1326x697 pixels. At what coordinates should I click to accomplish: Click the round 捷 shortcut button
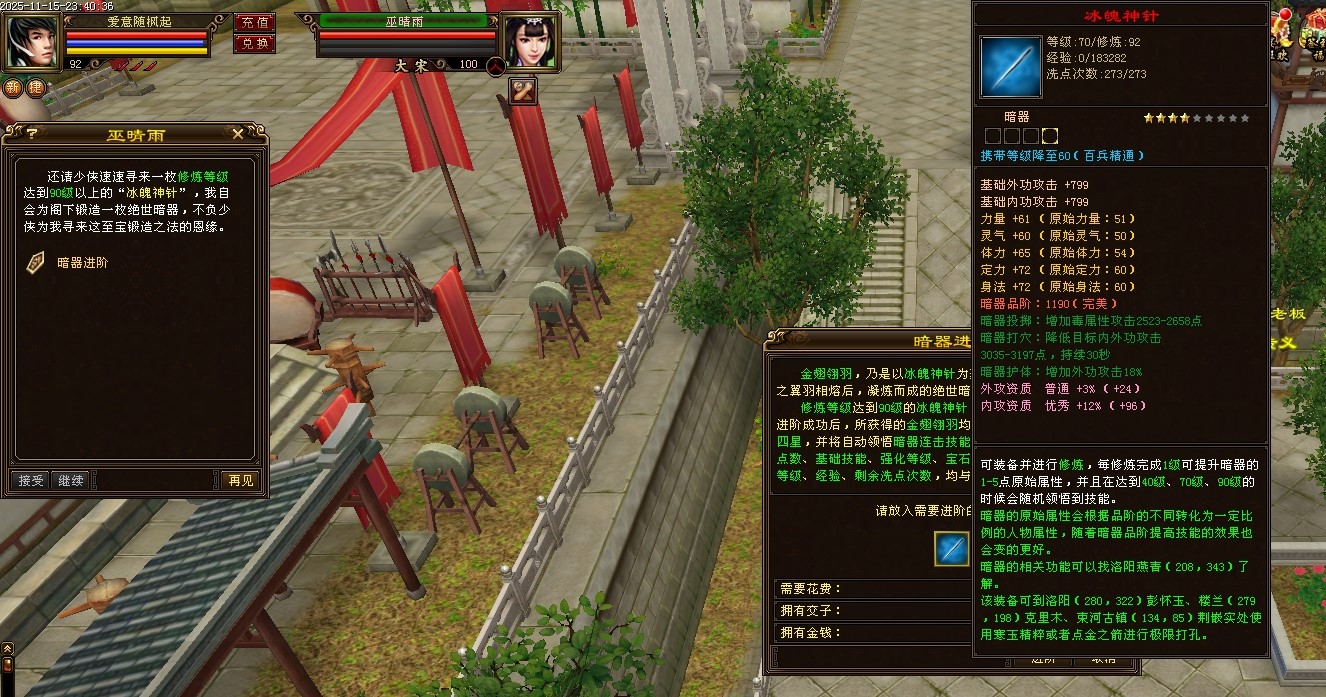(35, 87)
